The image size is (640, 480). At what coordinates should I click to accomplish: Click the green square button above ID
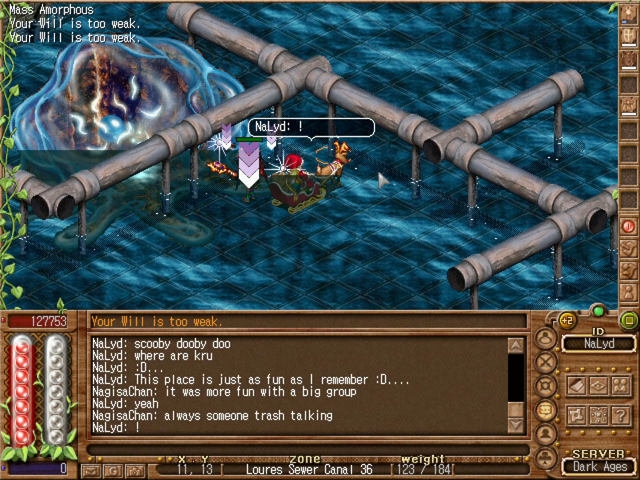pos(629,321)
